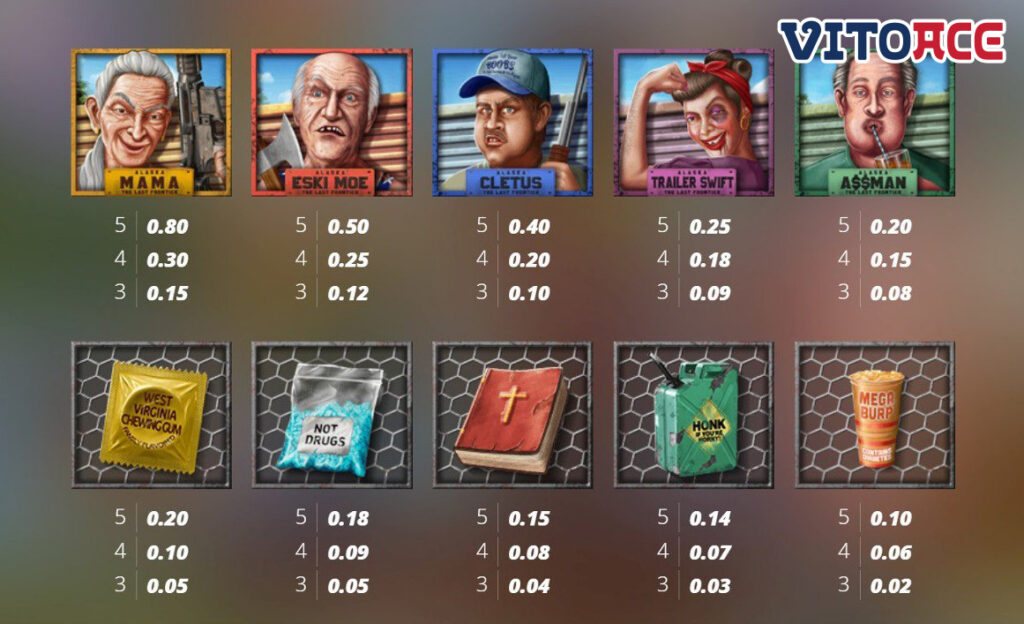Open the VITOACE logo link
Screen dimensions: 1024x624
pos(892,42)
